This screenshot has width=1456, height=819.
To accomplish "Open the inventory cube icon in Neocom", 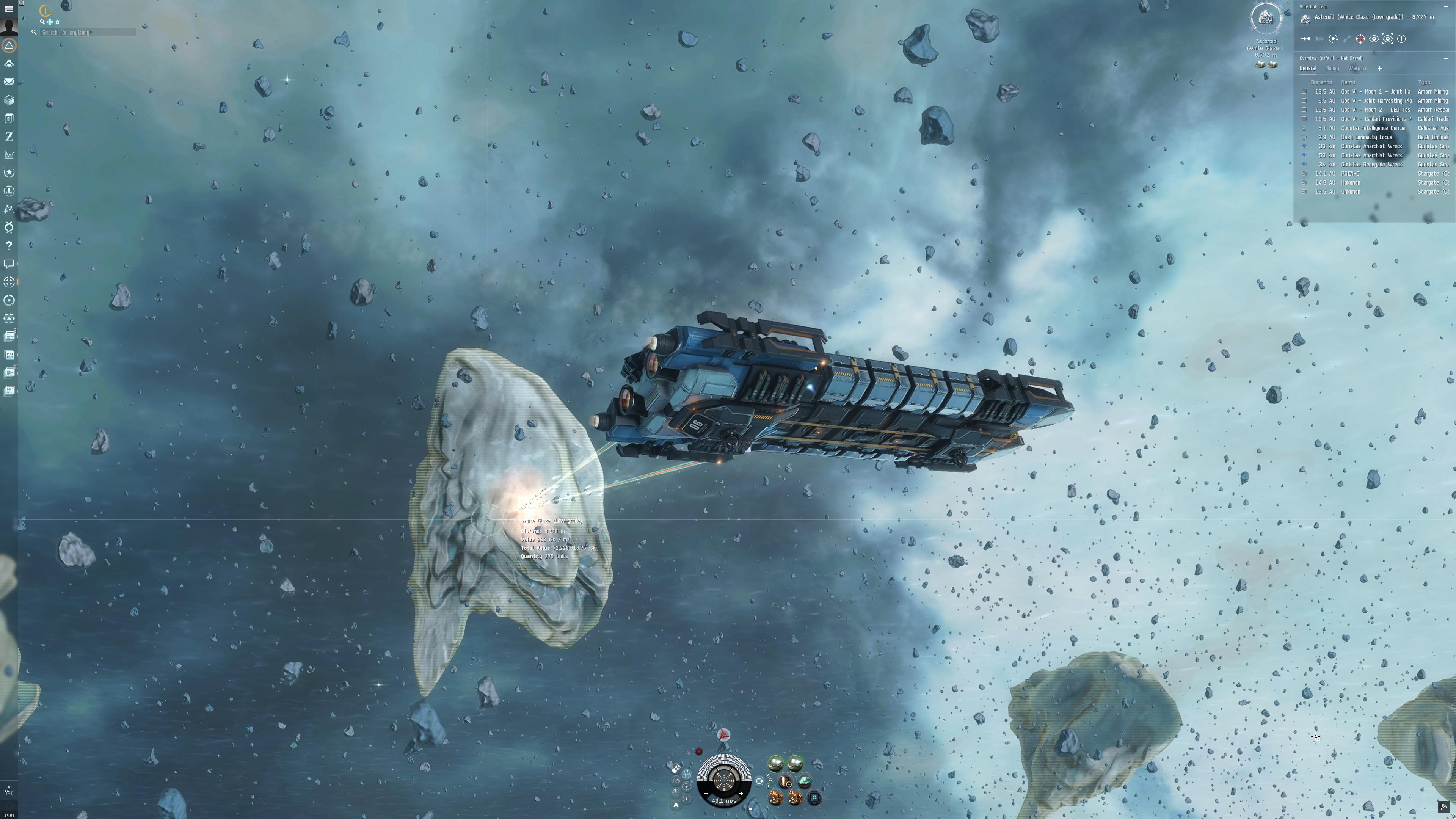I will (8, 100).
